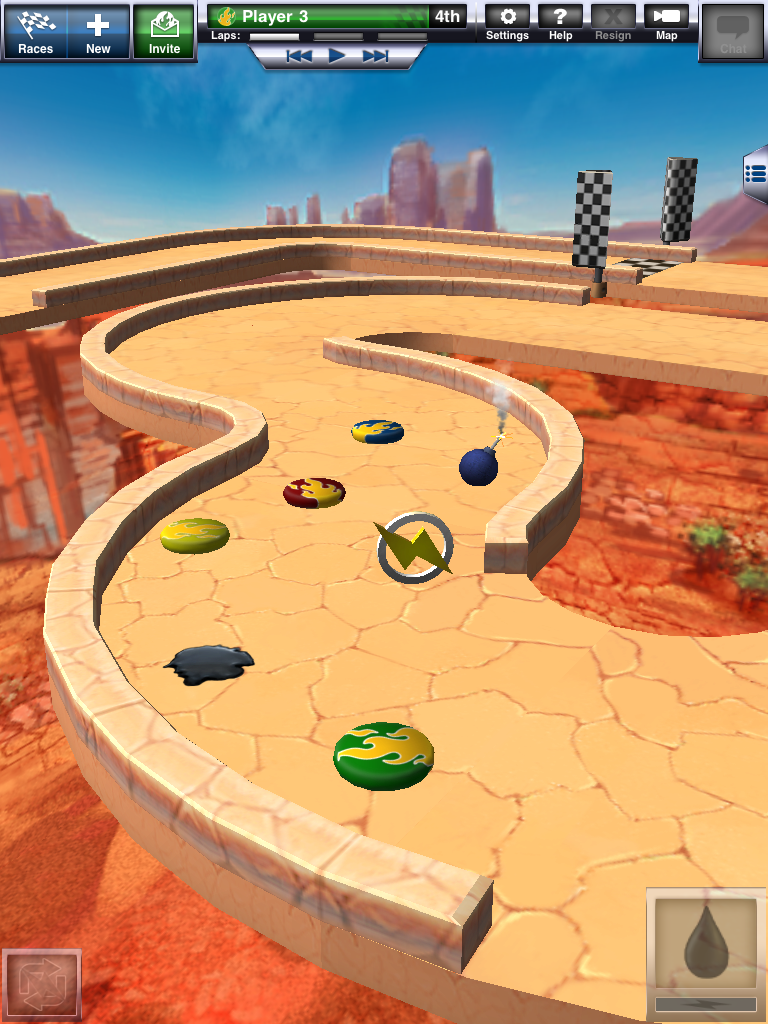Expand the side list panel tab

756,174
